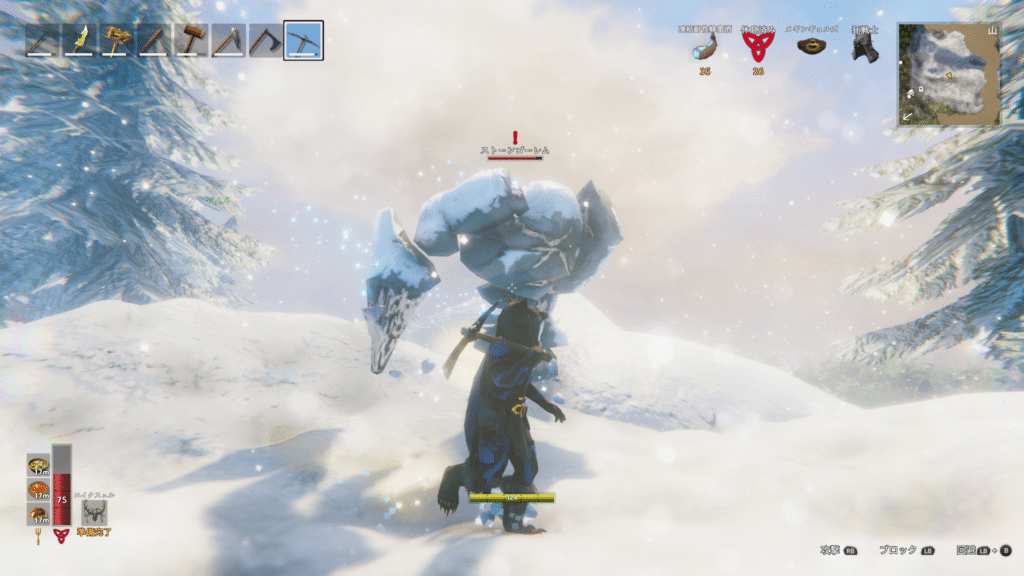
Task: Click the red stew food slot
Action: coord(39,490)
